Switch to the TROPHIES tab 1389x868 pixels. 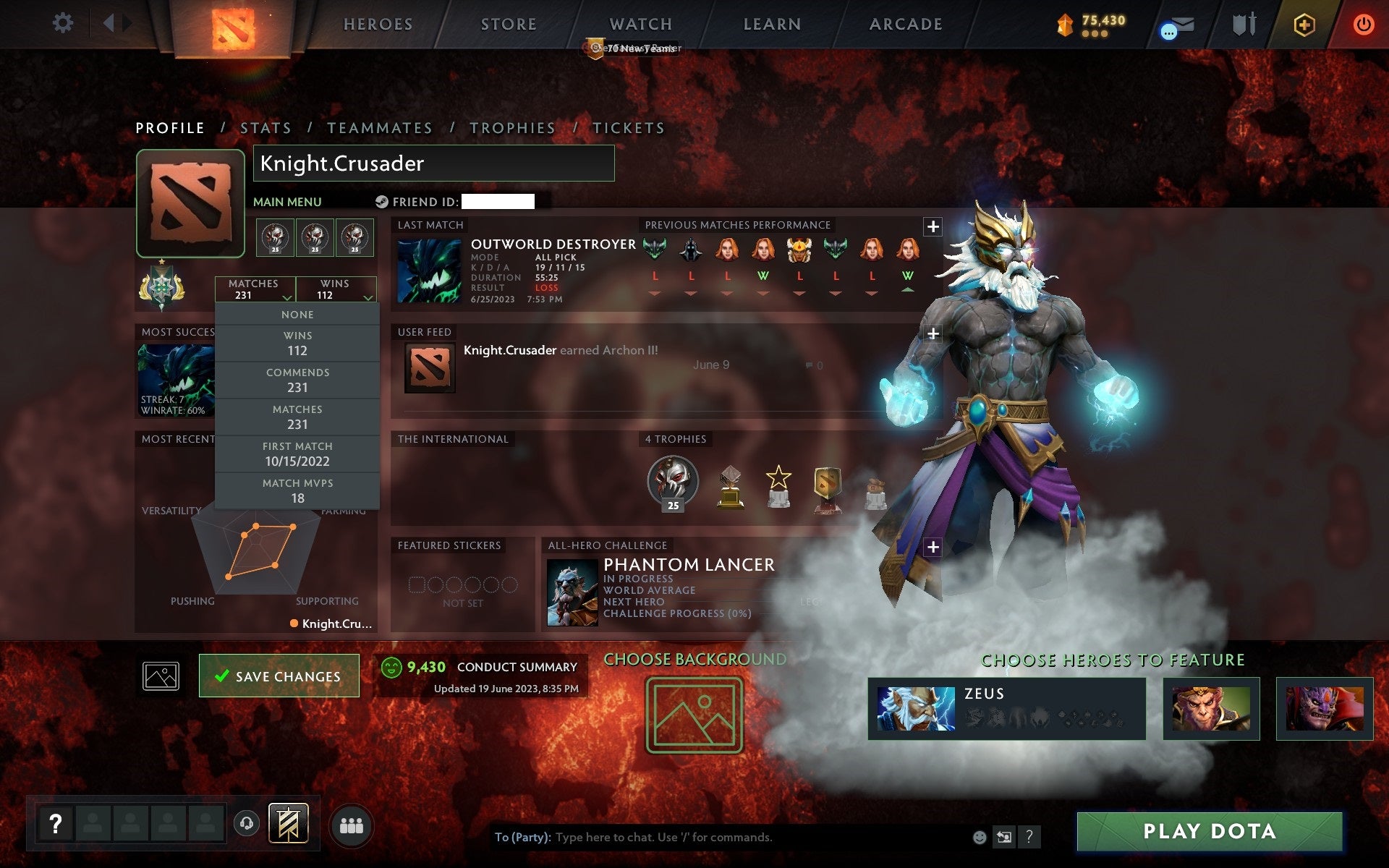(512, 127)
